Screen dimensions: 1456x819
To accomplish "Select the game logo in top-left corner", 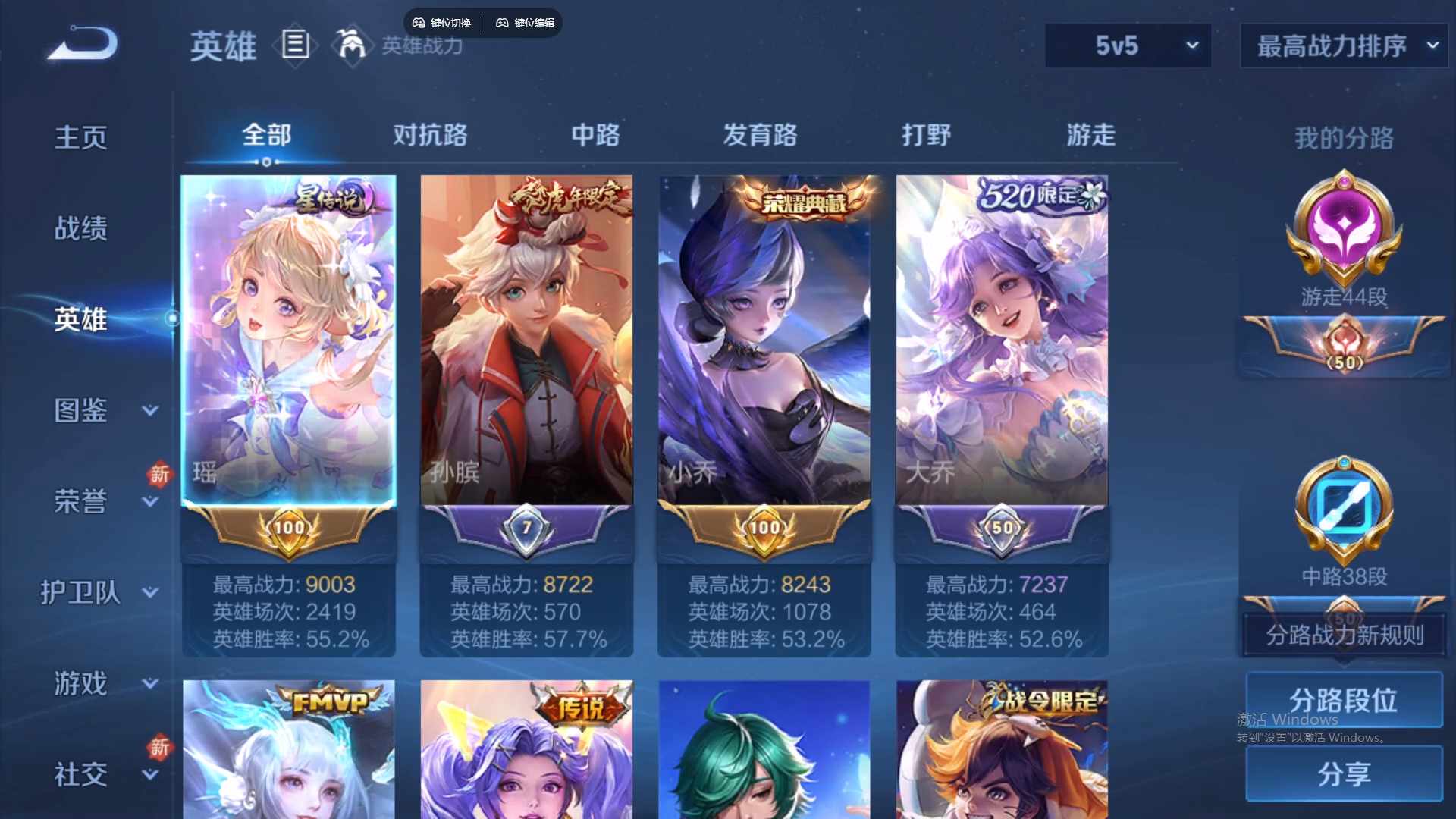I will point(80,43).
